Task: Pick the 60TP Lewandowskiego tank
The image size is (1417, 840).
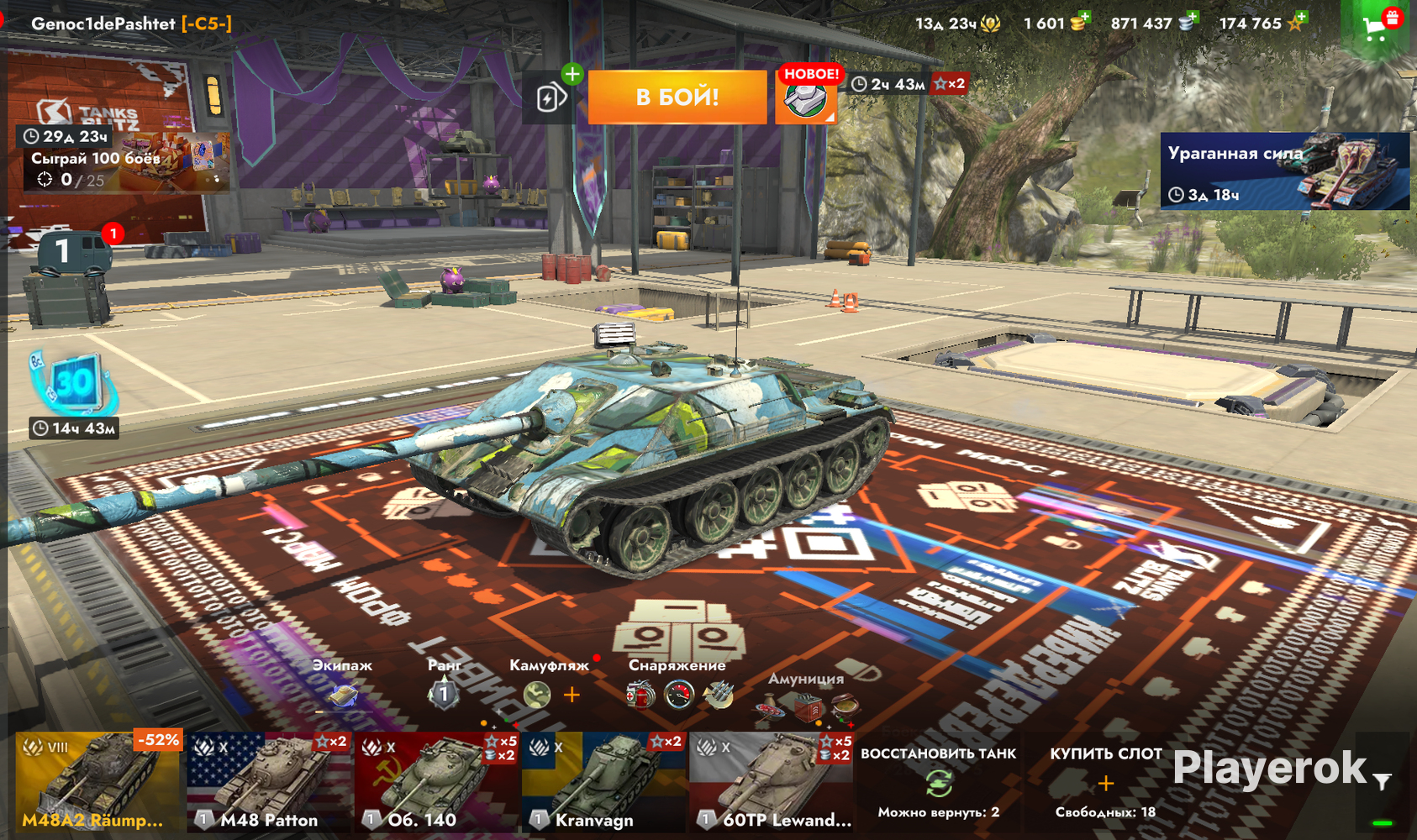Action: click(x=772, y=783)
